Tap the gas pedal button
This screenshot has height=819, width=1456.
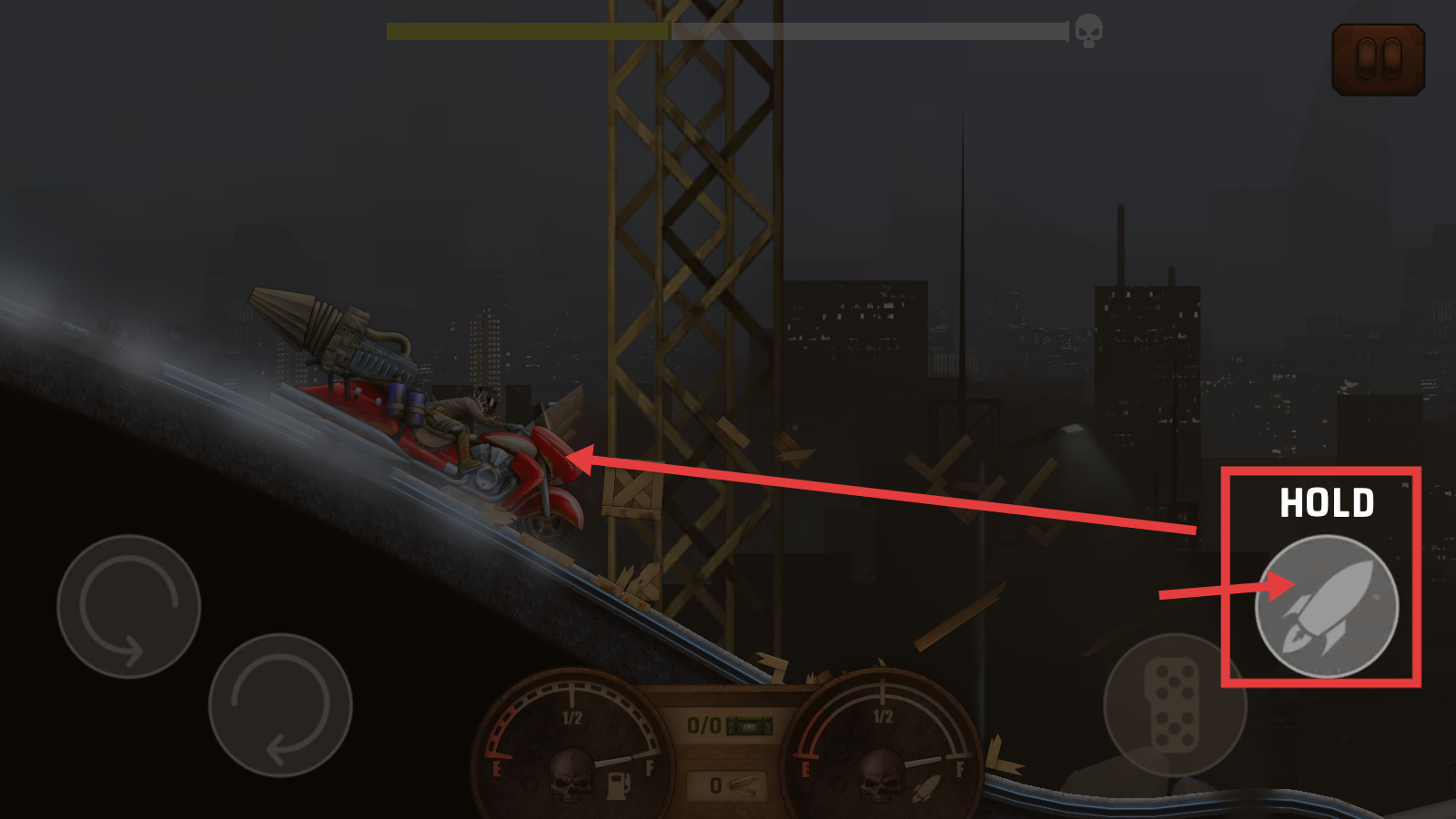click(x=1174, y=705)
